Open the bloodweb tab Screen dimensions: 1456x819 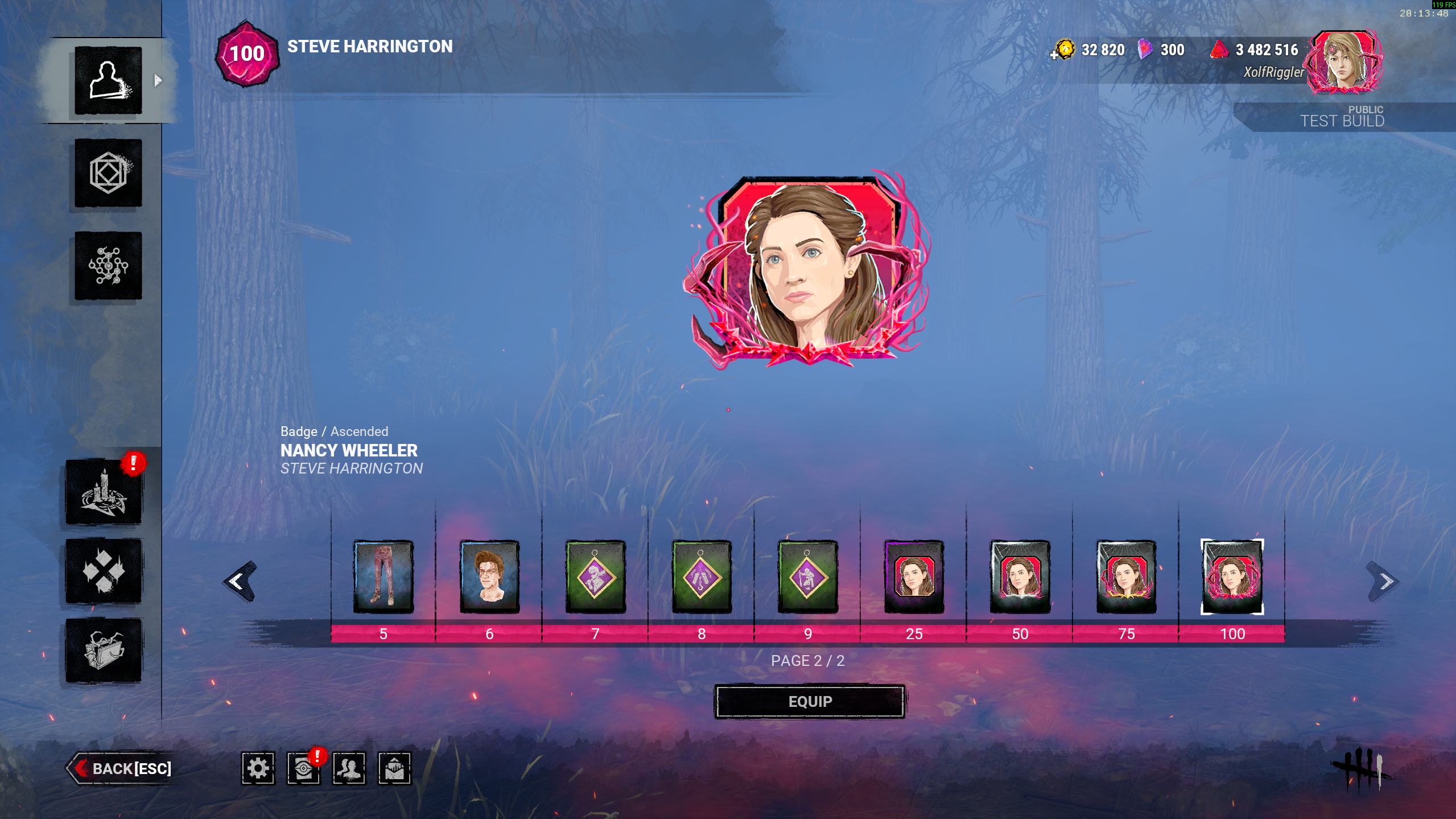point(108,265)
